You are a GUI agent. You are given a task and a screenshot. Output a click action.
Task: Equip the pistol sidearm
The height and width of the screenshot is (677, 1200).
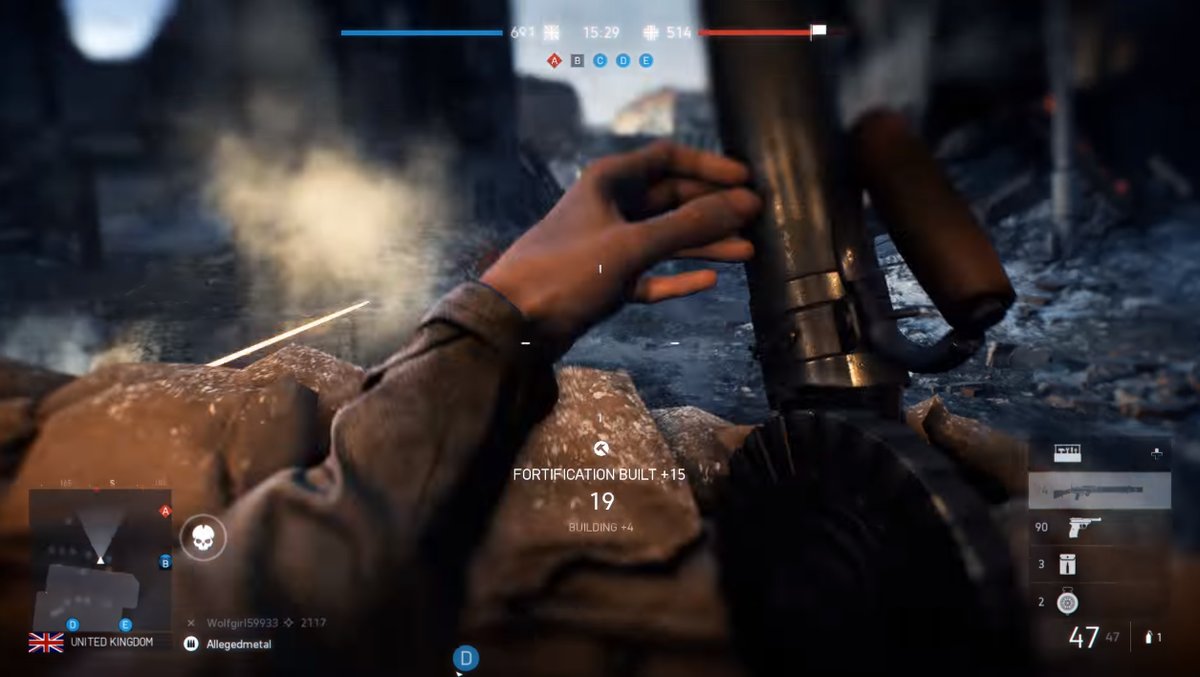(1084, 527)
